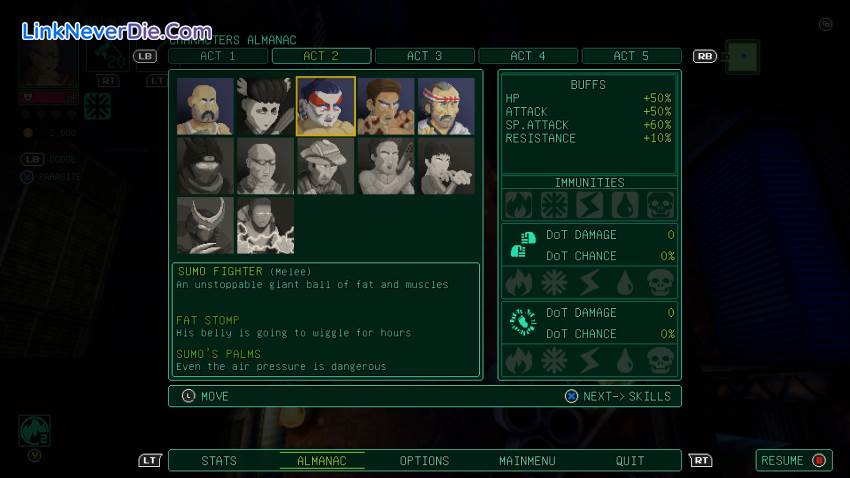Select the ACT 3 tab
Viewport: 850px width, 478px height.
[424, 56]
